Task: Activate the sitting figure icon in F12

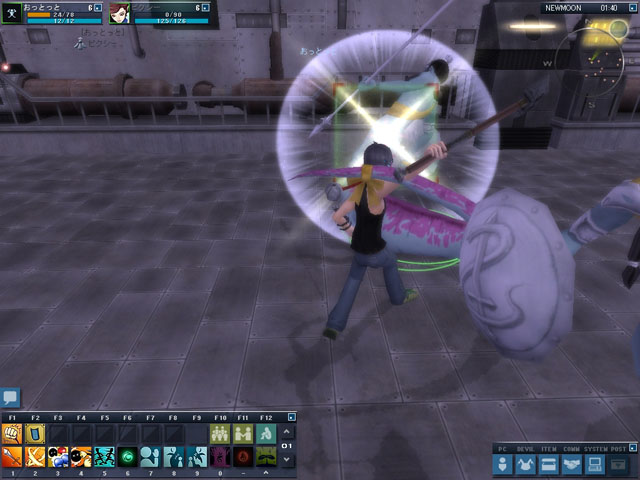Action: [x=266, y=433]
